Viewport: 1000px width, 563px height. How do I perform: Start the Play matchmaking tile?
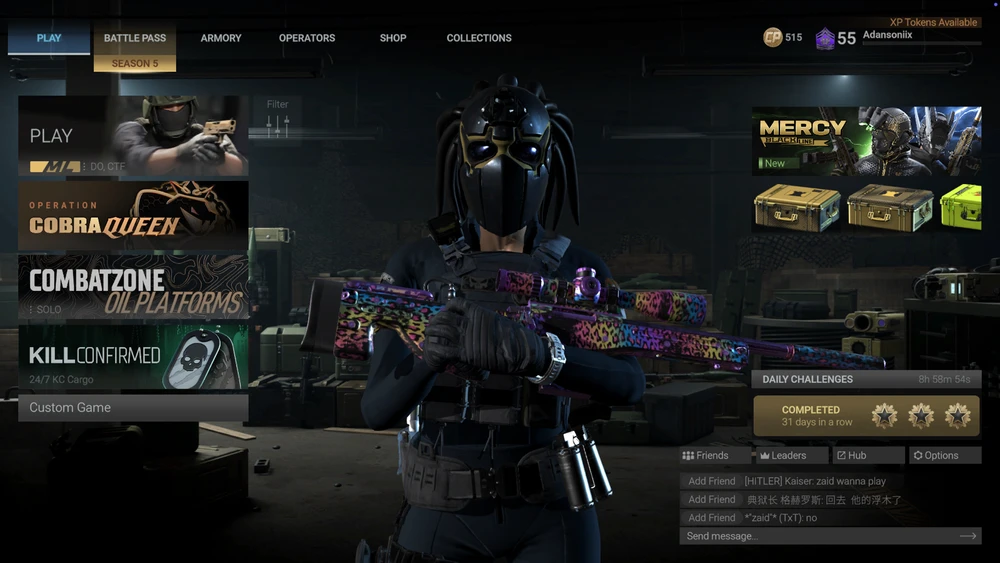(133, 136)
